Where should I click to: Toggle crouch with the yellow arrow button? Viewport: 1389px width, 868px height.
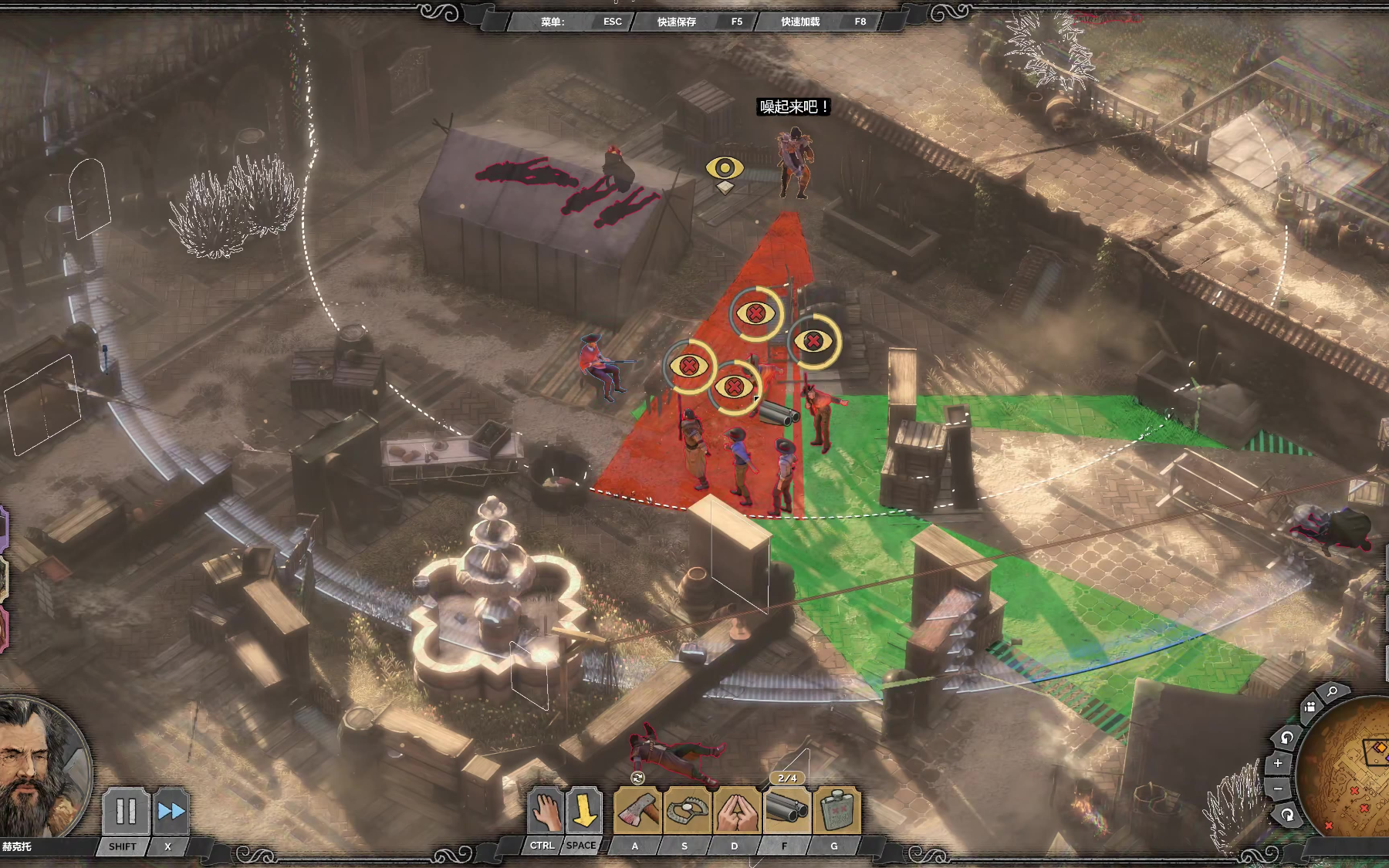pos(583,812)
